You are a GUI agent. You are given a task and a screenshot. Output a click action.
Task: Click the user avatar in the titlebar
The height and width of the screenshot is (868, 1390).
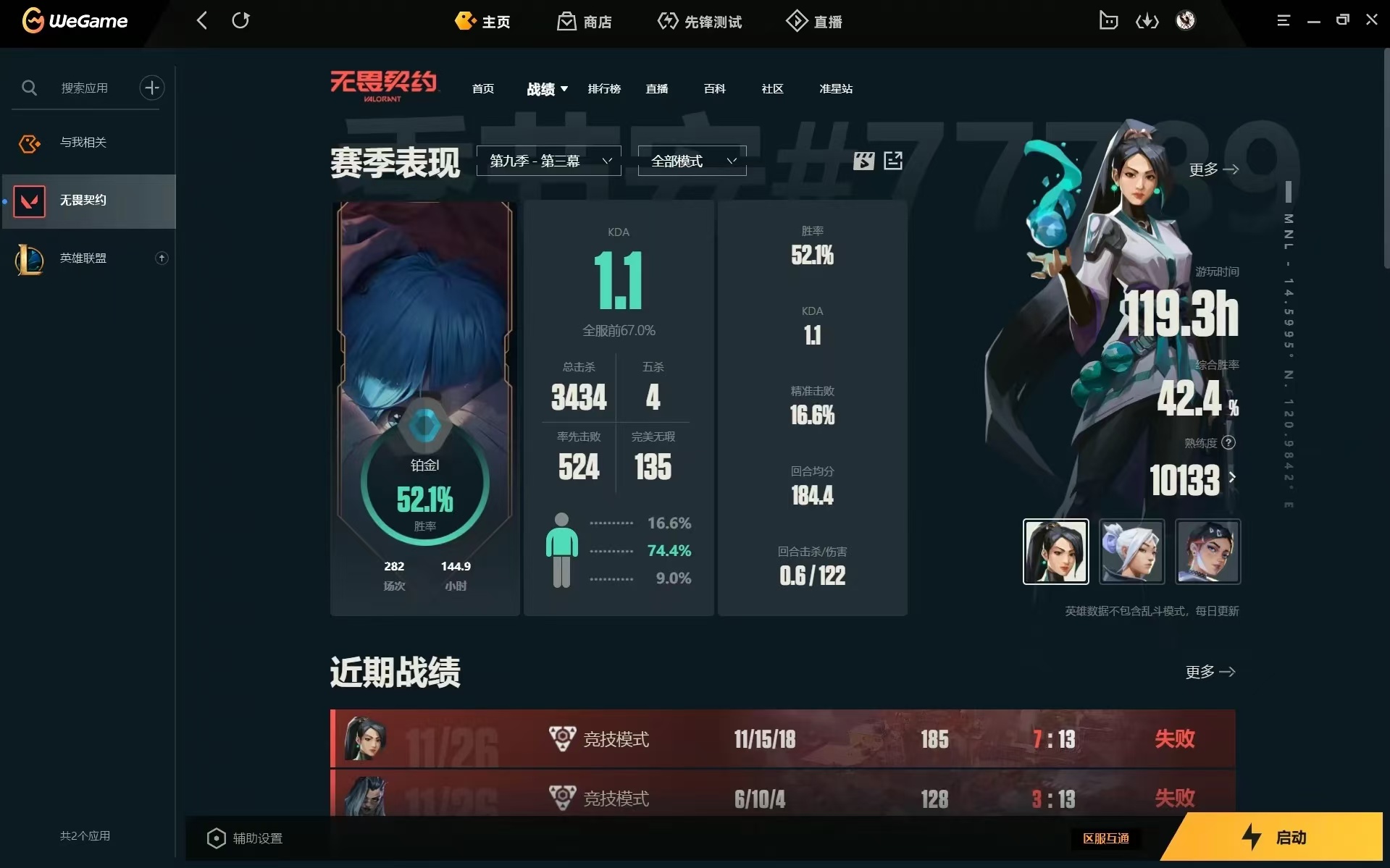1185,20
